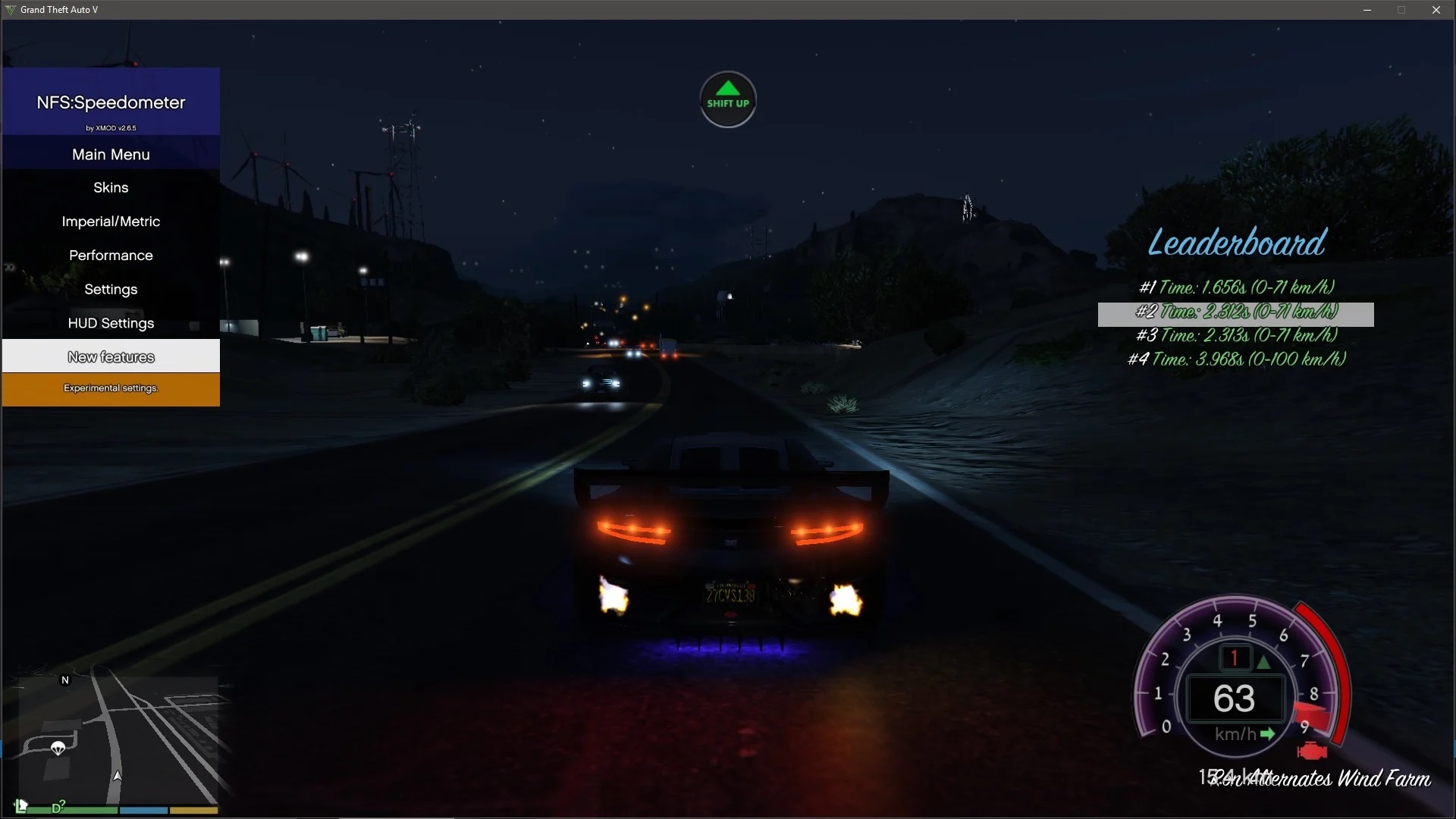Viewport: 1456px width, 819px height.
Task: Select the highlighted #2 leaderboard entry
Action: click(x=1236, y=312)
